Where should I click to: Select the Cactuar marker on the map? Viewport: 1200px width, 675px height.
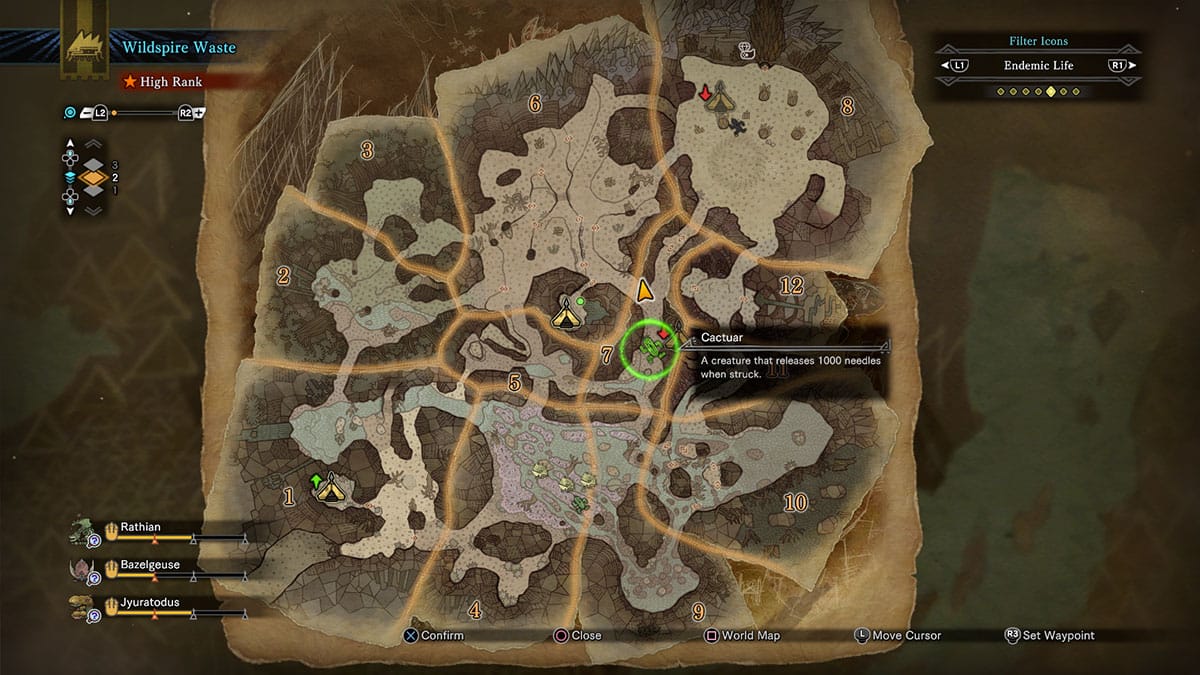(651, 348)
